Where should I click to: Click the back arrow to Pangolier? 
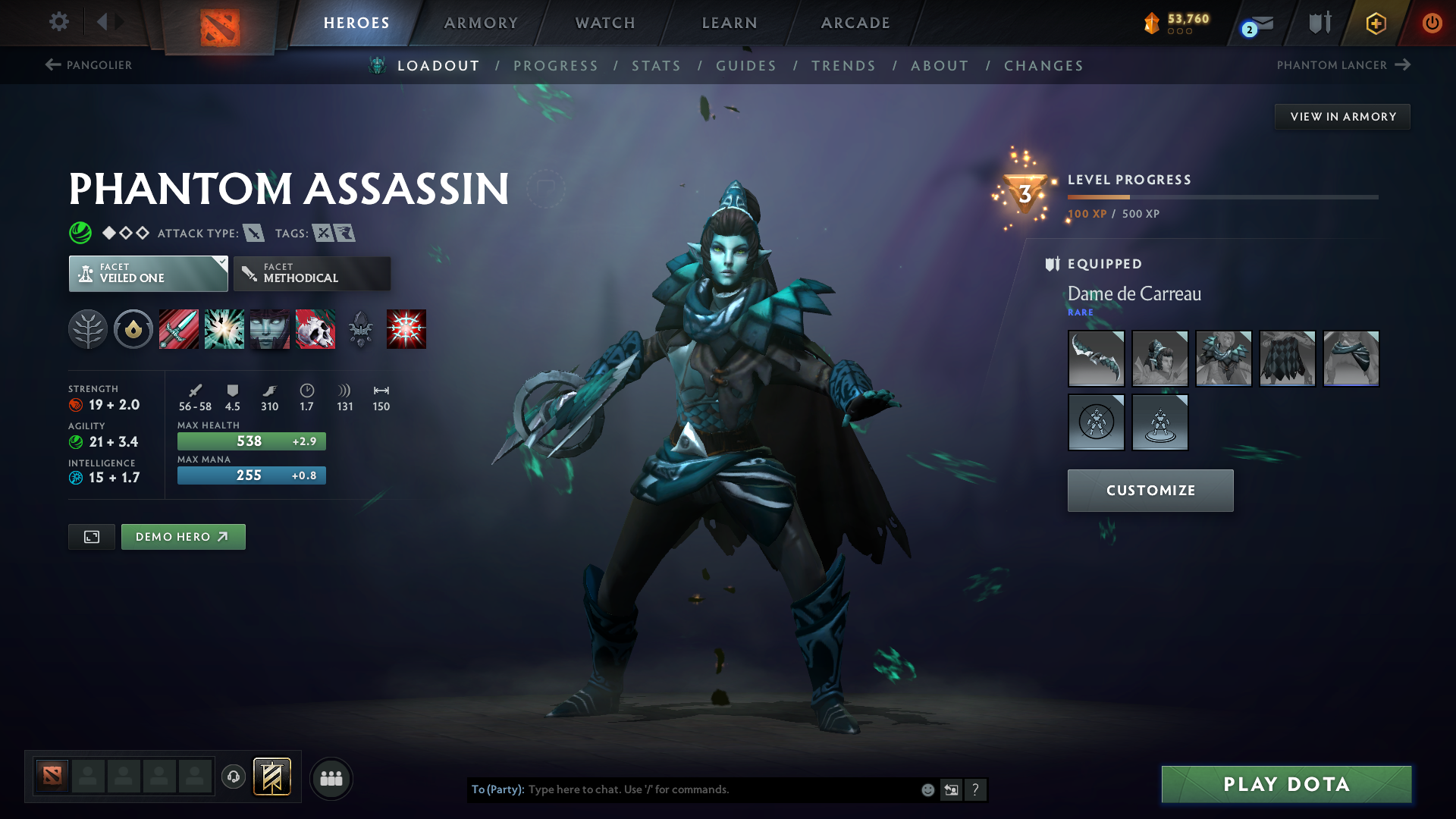[51, 65]
